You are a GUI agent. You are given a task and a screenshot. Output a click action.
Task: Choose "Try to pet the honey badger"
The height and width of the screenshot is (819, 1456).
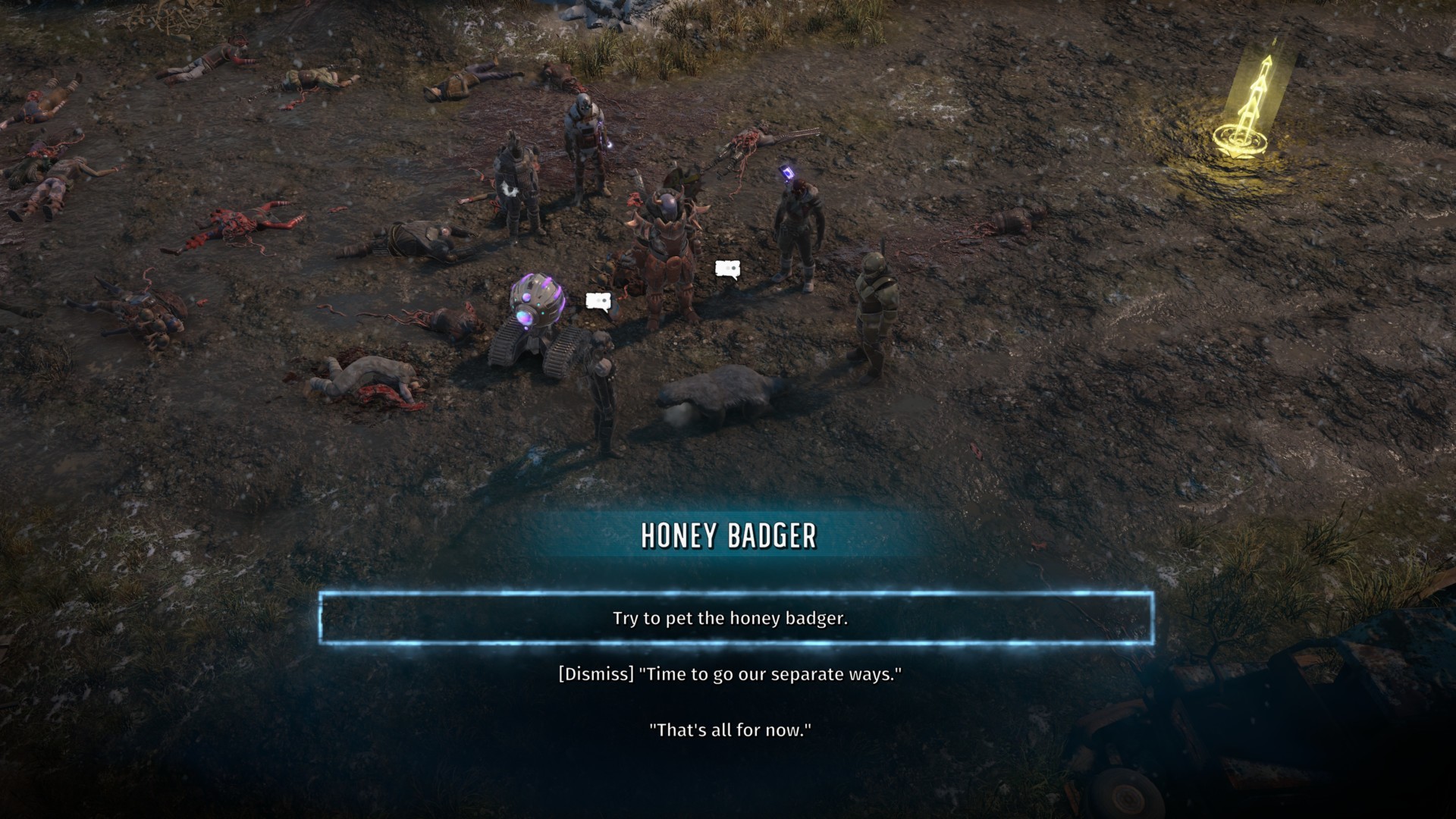(730, 618)
